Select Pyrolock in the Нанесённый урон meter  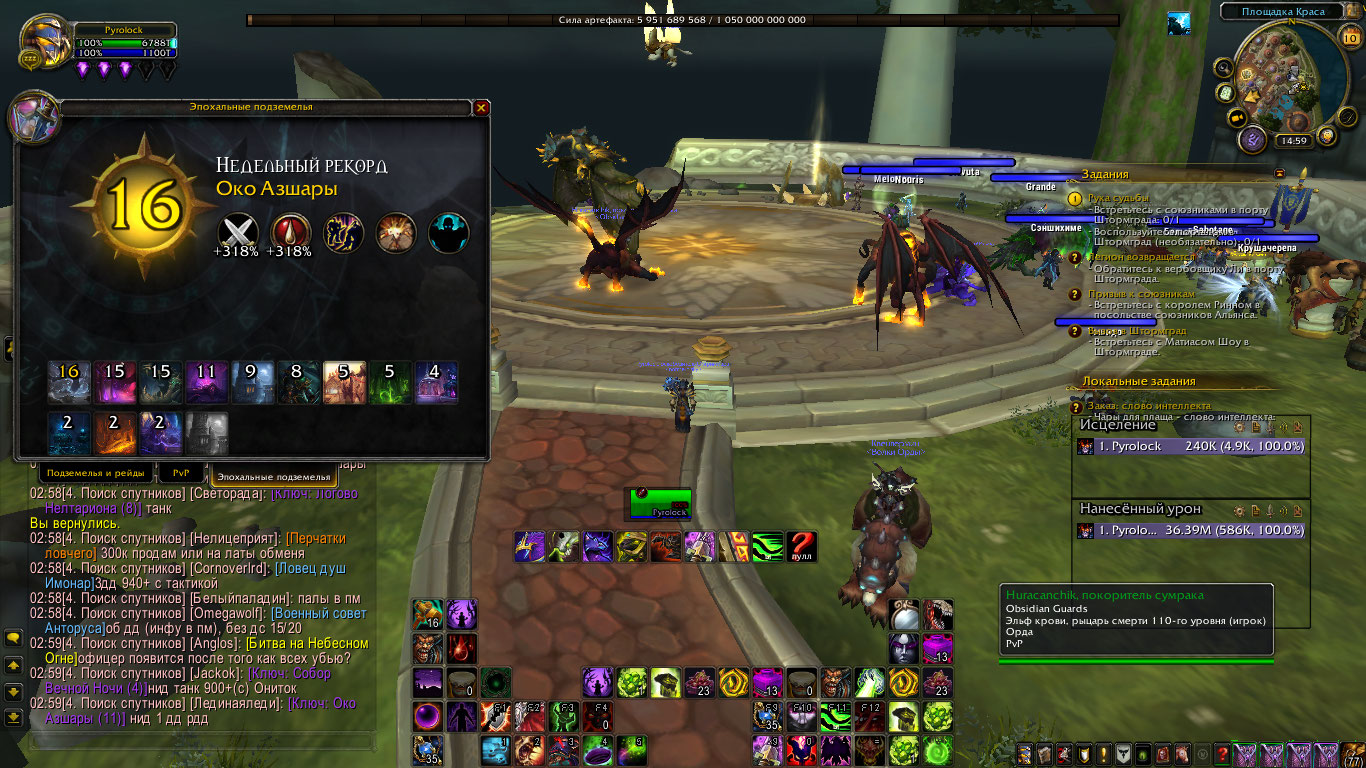click(1191, 530)
